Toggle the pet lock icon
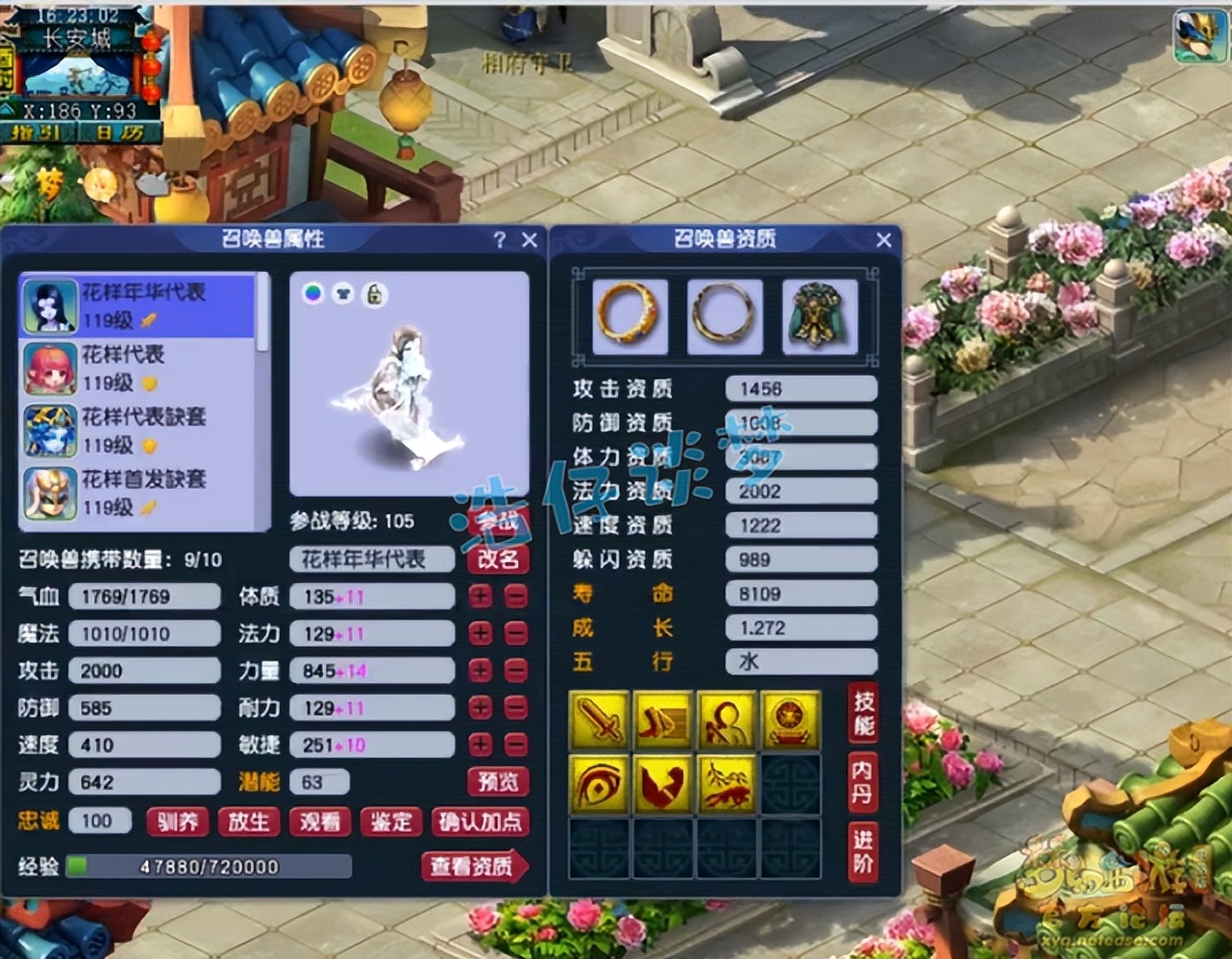 (374, 294)
